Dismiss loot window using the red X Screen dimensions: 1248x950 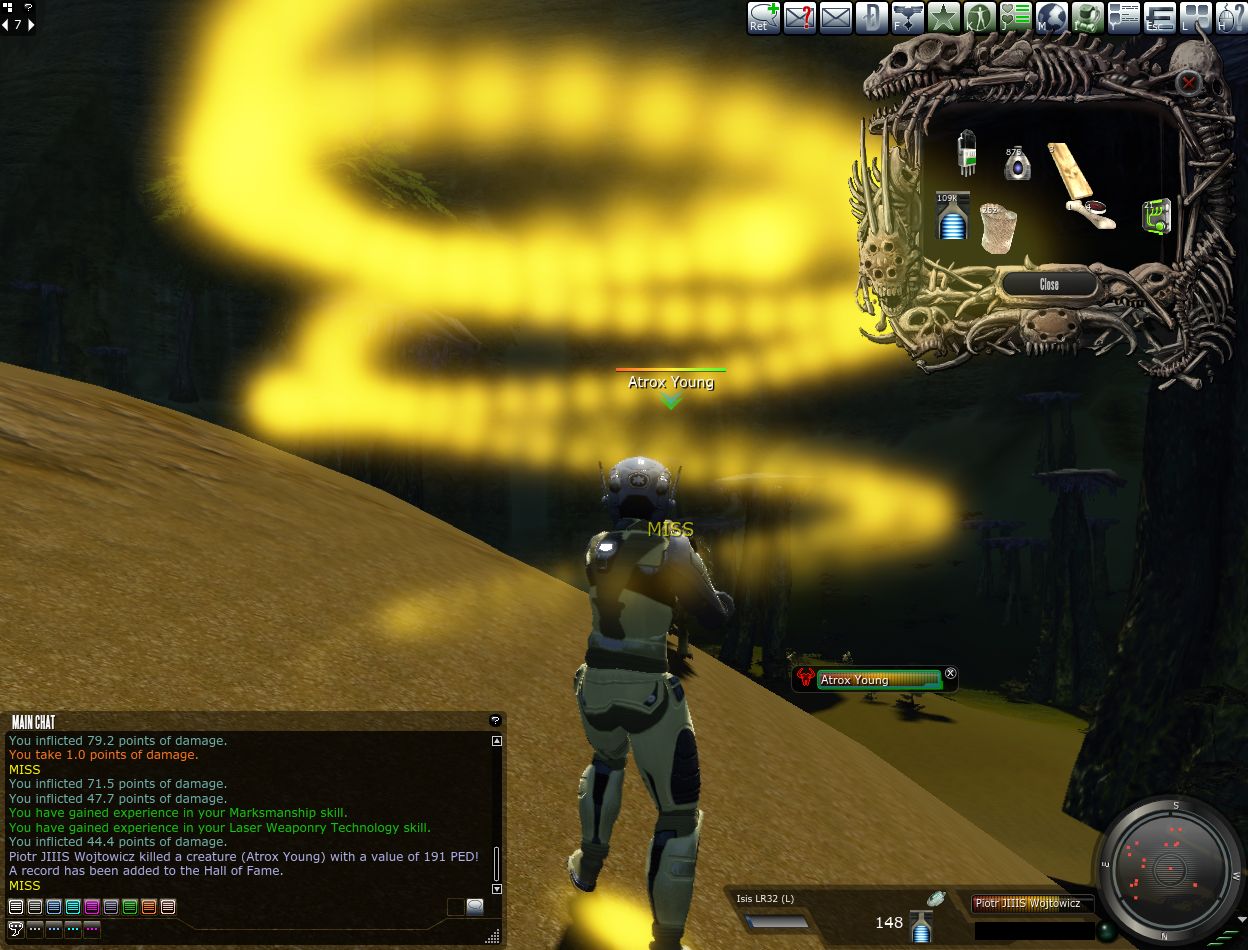1187,82
